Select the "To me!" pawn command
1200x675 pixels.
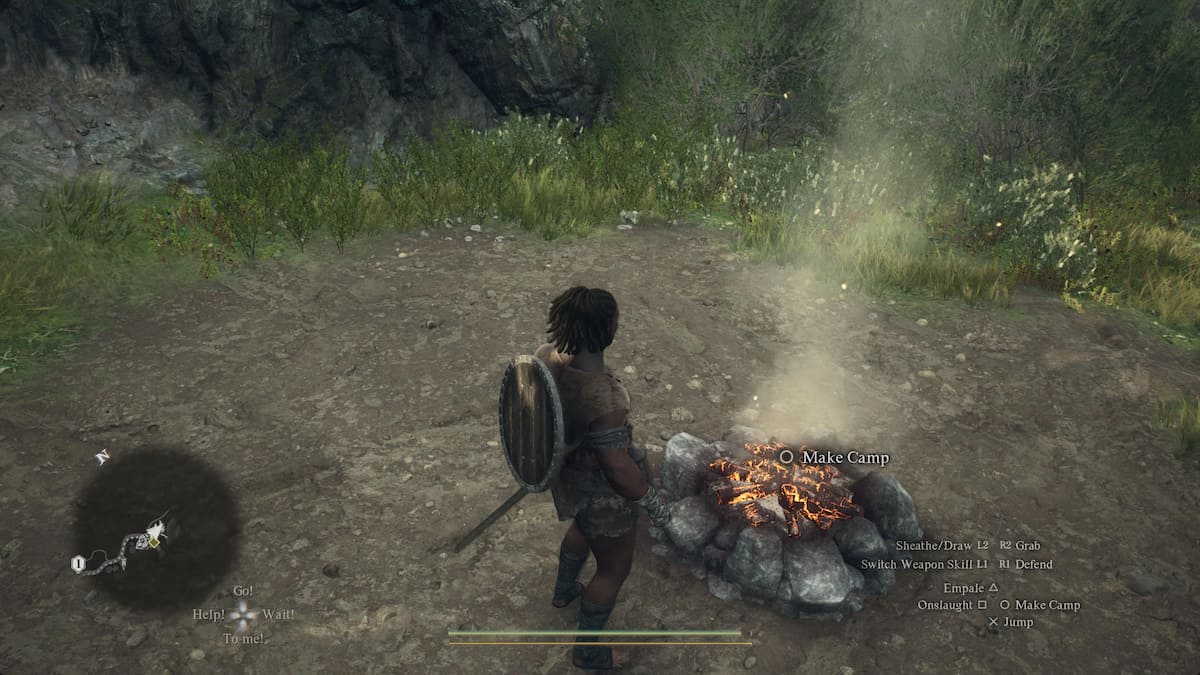click(x=244, y=638)
